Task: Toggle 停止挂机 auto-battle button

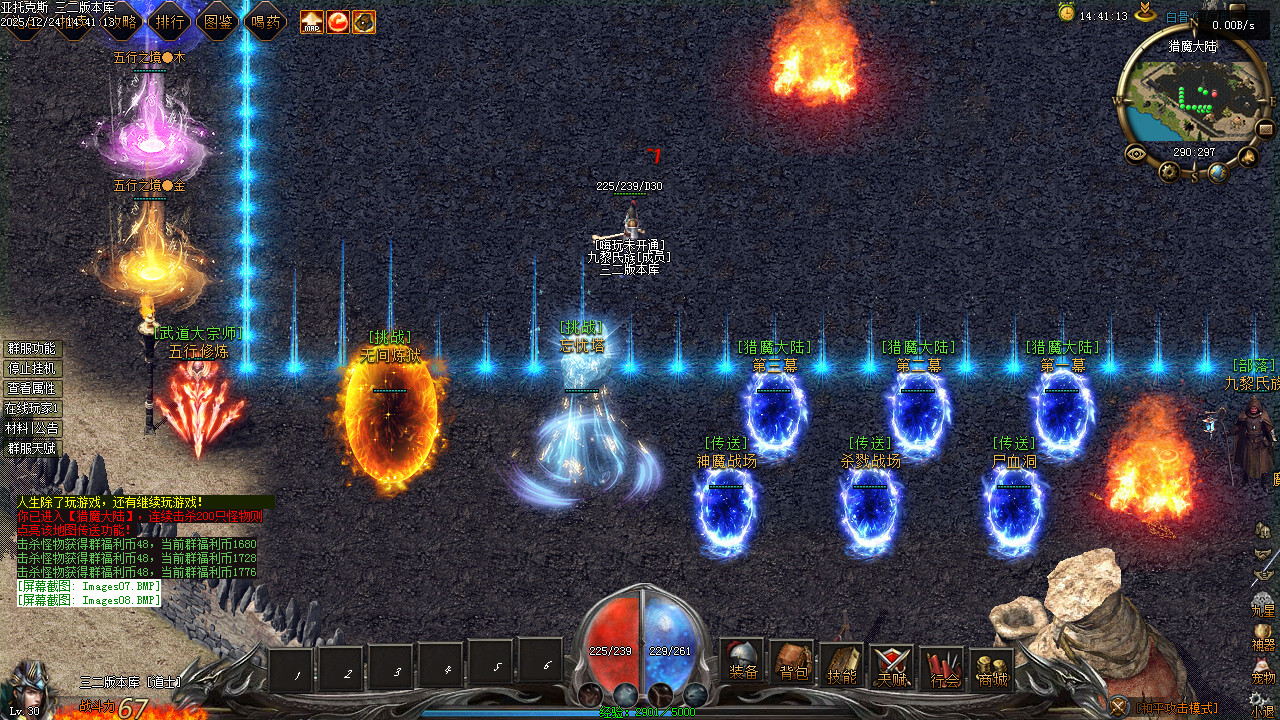Action: tap(32, 369)
